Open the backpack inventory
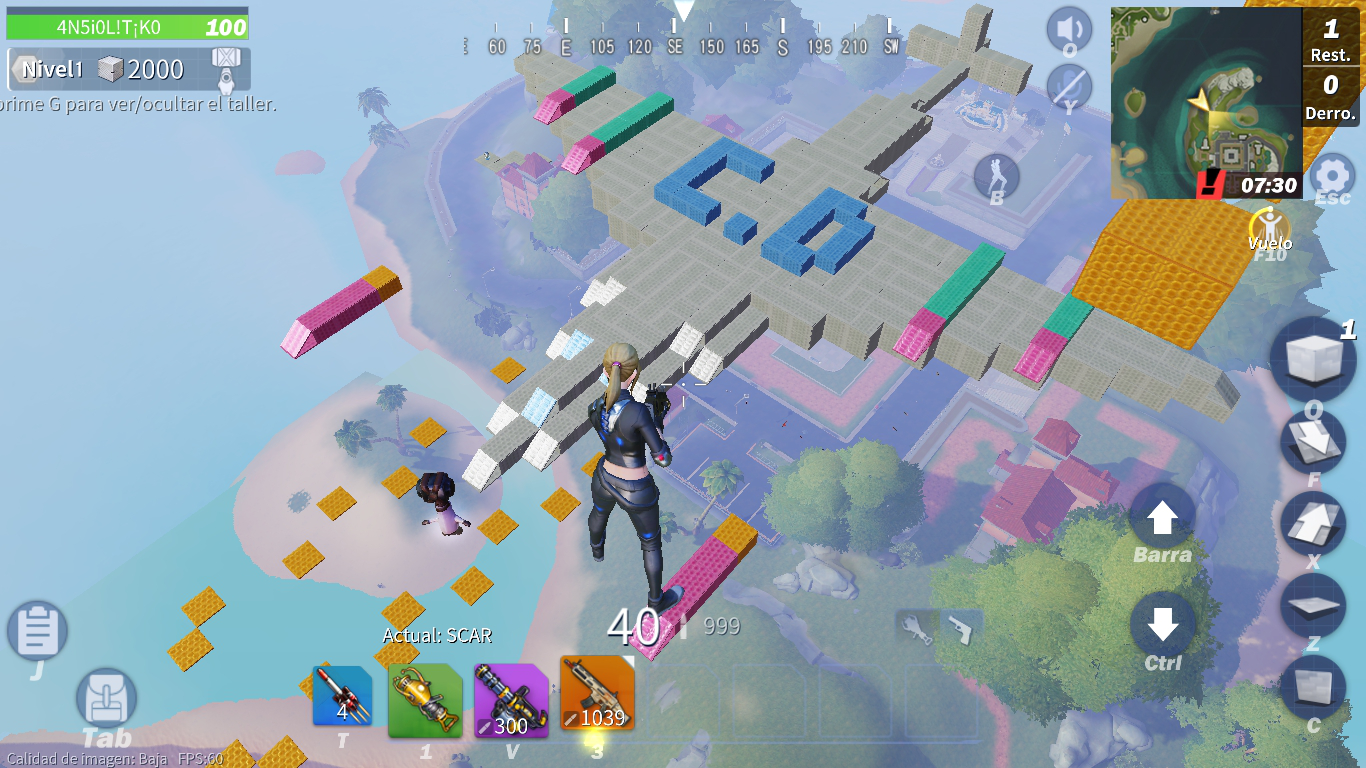Image resolution: width=1366 pixels, height=768 pixels. [106, 698]
